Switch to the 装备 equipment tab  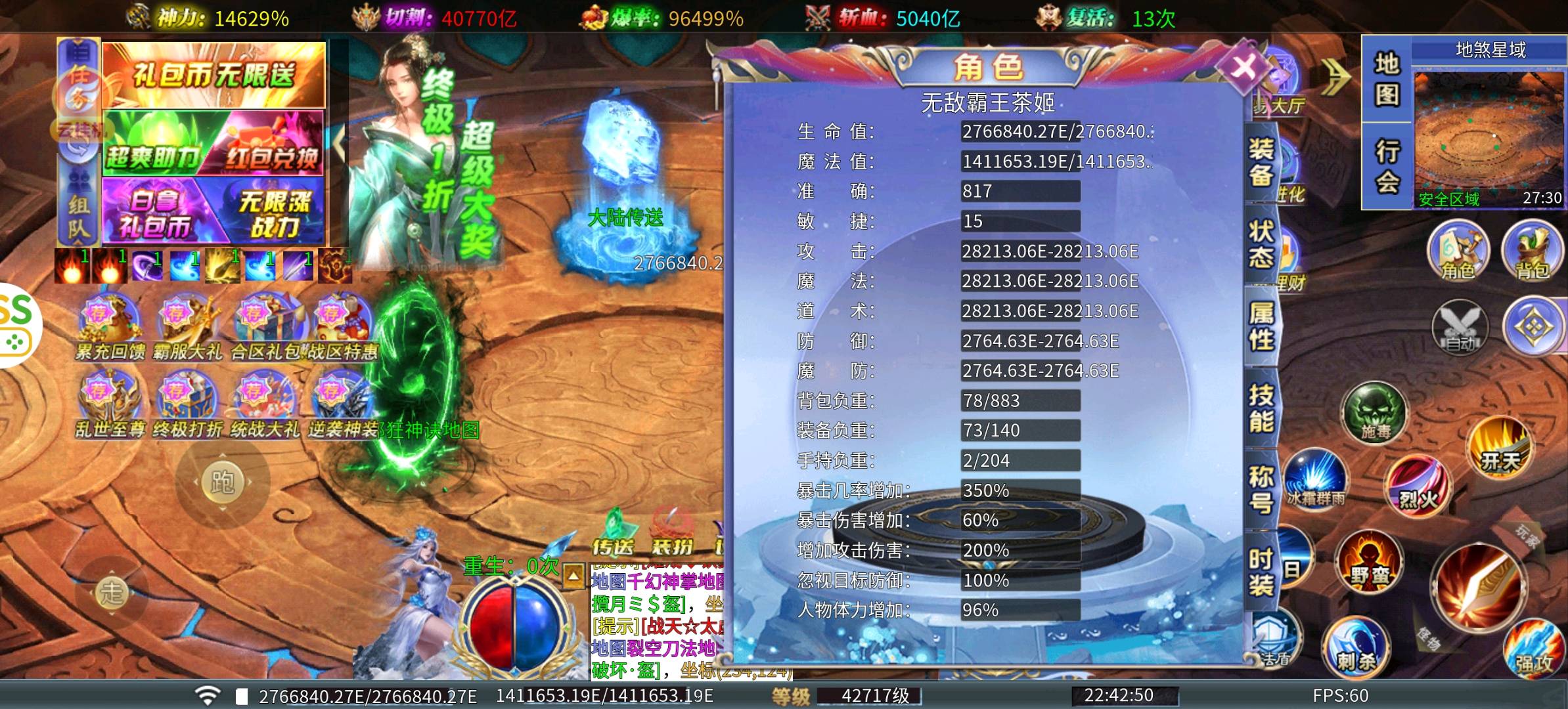(x=1261, y=162)
